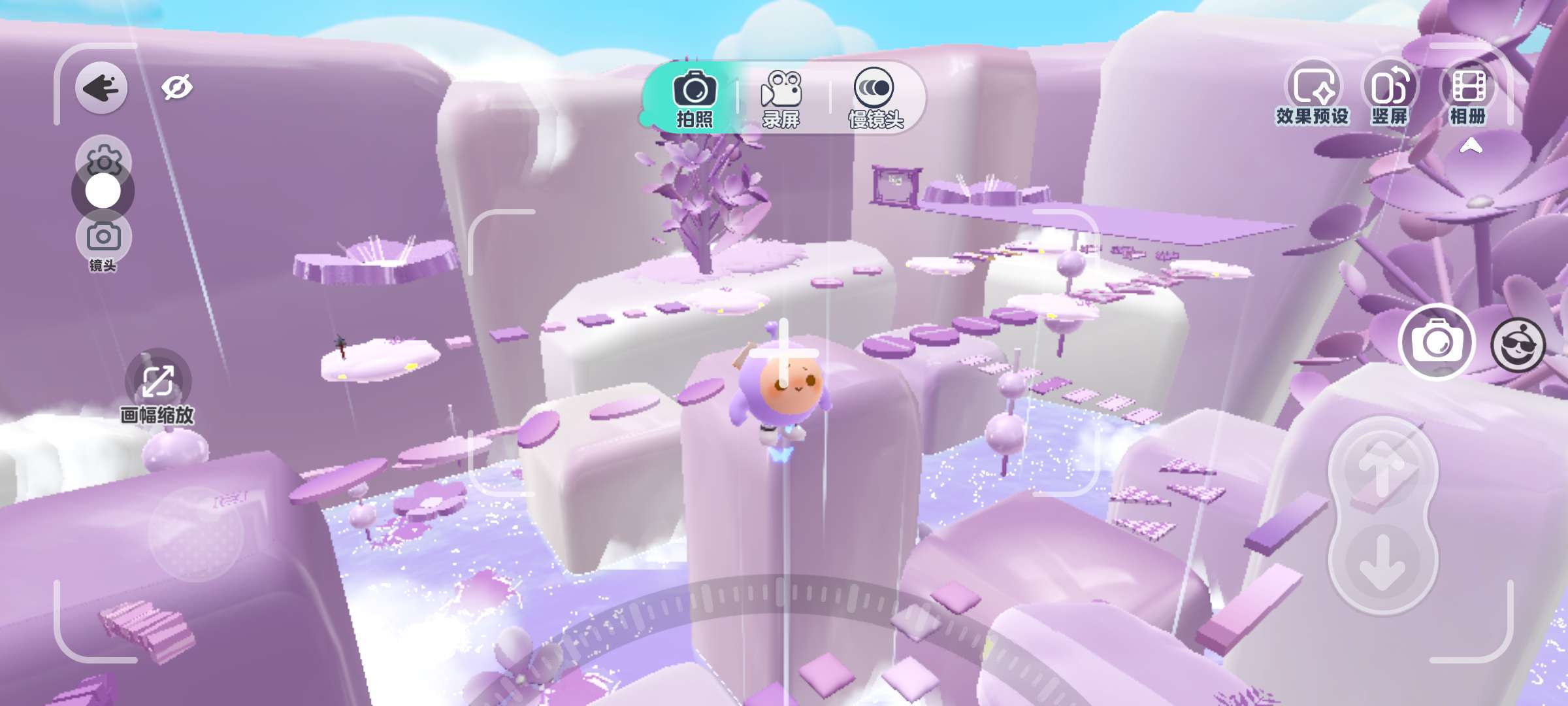Switch to 录屏 screen recording mode
1568x706 pixels.
pos(781,99)
